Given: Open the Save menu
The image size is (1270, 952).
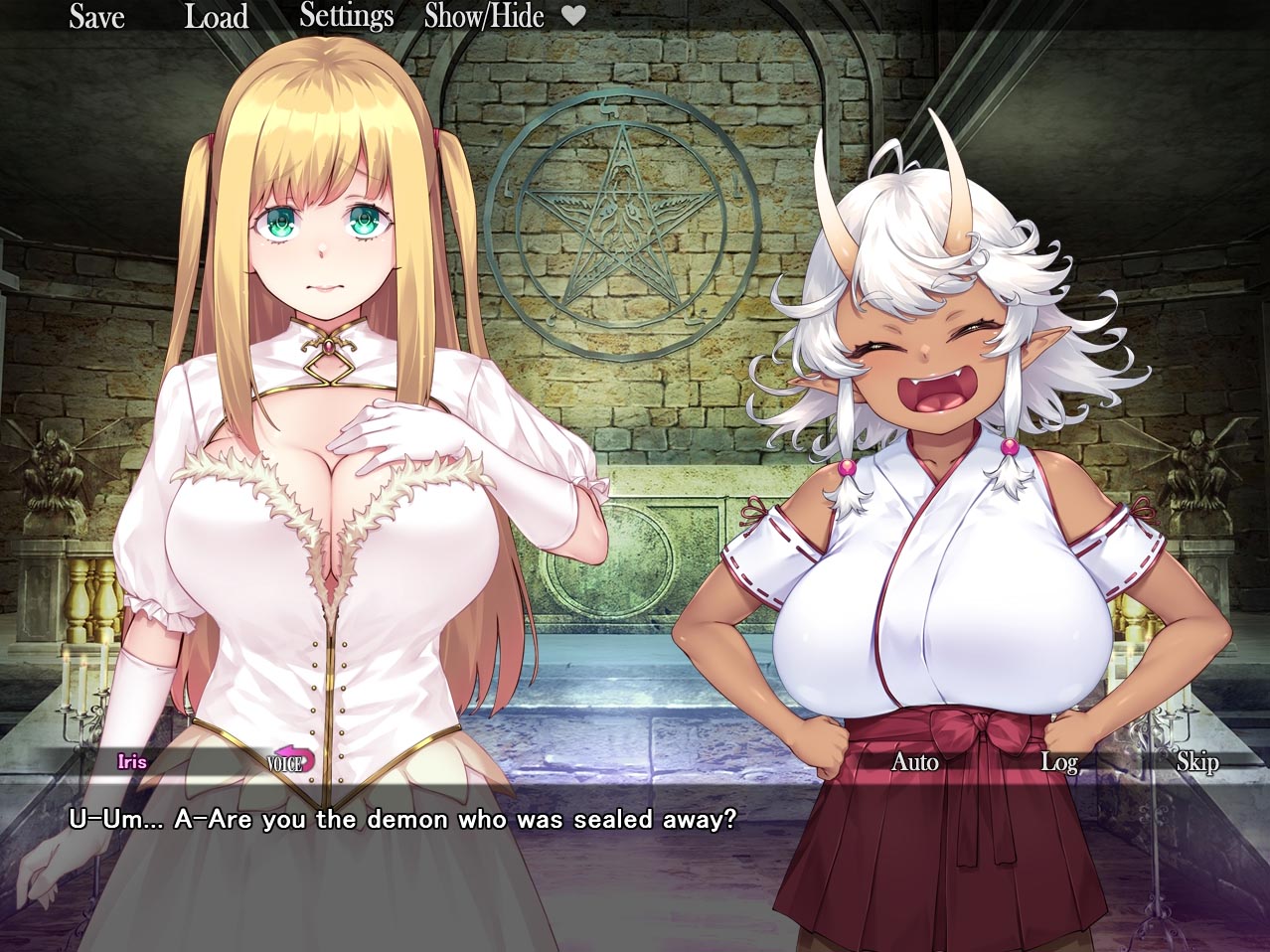Looking at the screenshot, I should click(x=96, y=17).
